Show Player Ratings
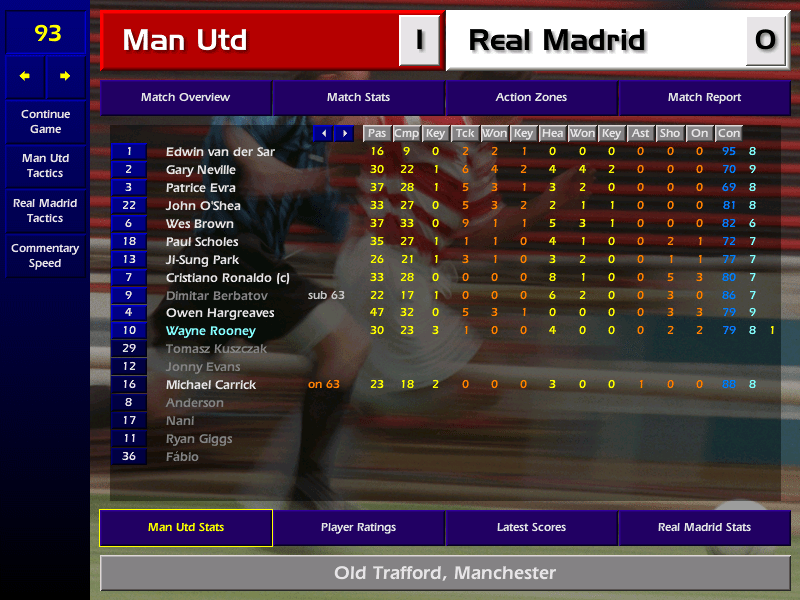Viewport: 800px width, 600px height. pyautogui.click(x=358, y=528)
